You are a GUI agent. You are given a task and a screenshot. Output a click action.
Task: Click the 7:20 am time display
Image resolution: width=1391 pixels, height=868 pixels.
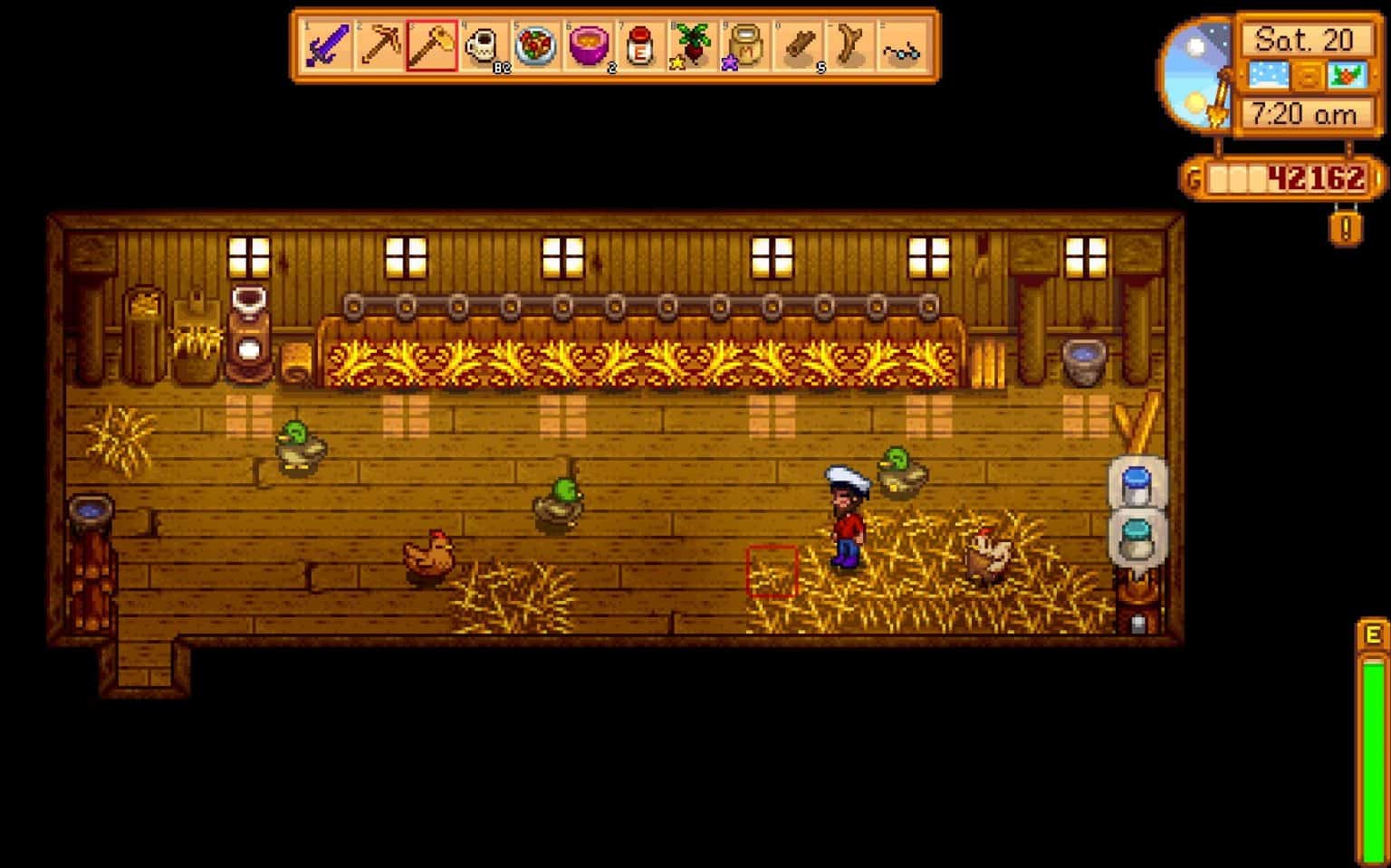coord(1304,112)
